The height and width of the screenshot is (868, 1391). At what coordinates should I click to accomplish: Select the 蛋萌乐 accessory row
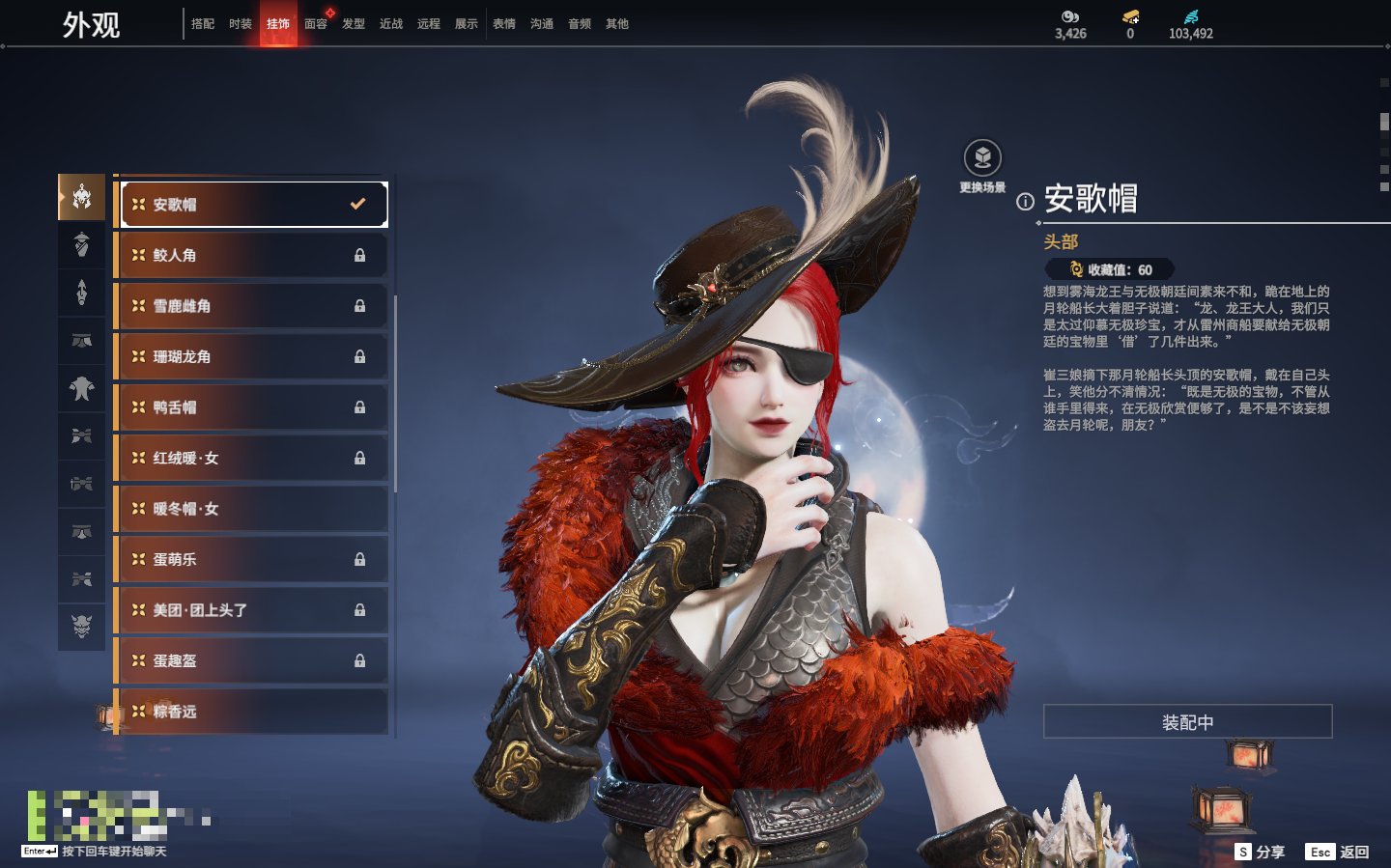click(251, 559)
